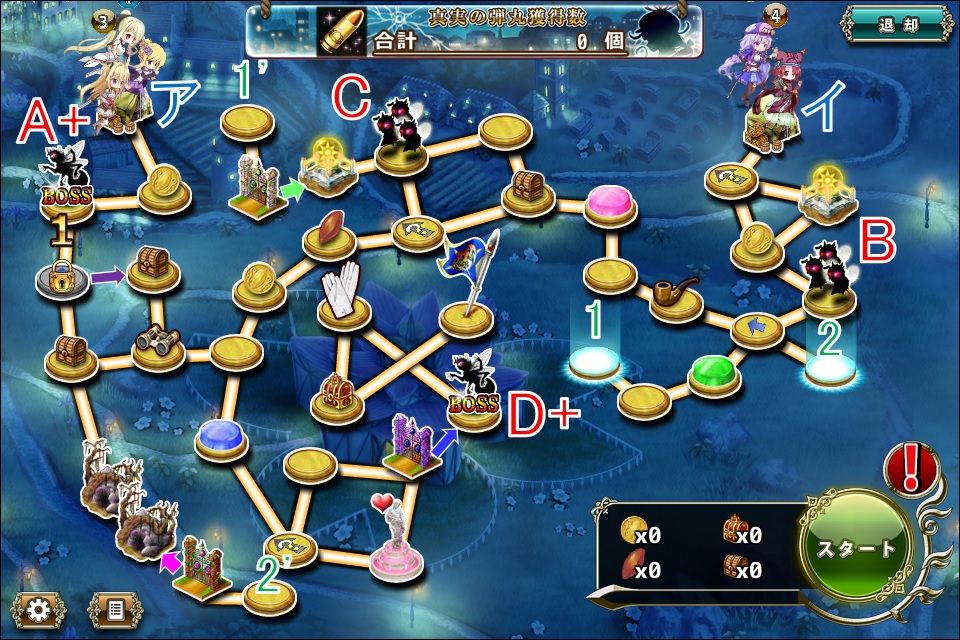Choose the smoking pipe tile
Viewport: 960px width, 640px height.
[x=675, y=297]
